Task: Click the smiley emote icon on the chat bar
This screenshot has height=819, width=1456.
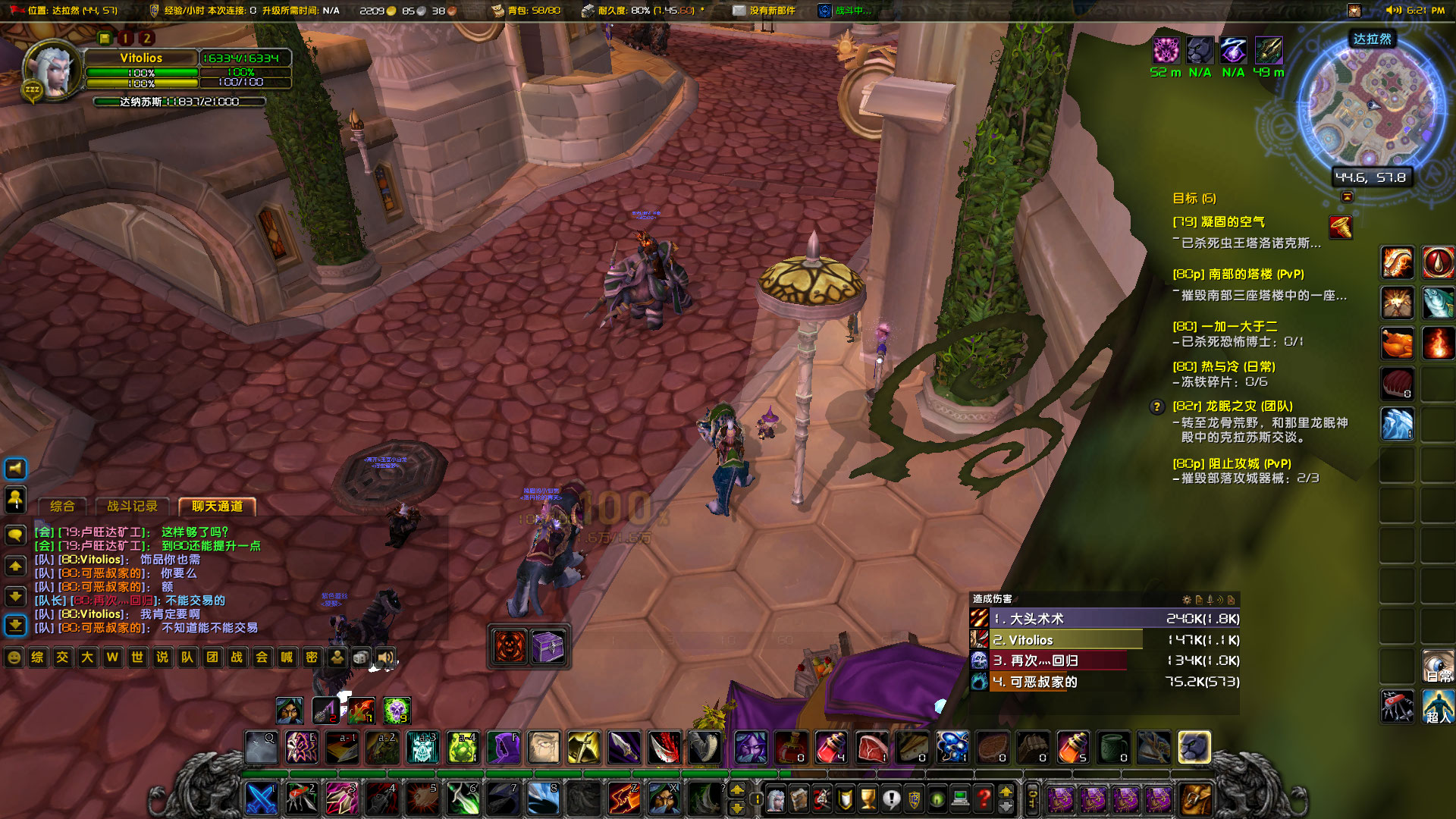Action: (14, 657)
